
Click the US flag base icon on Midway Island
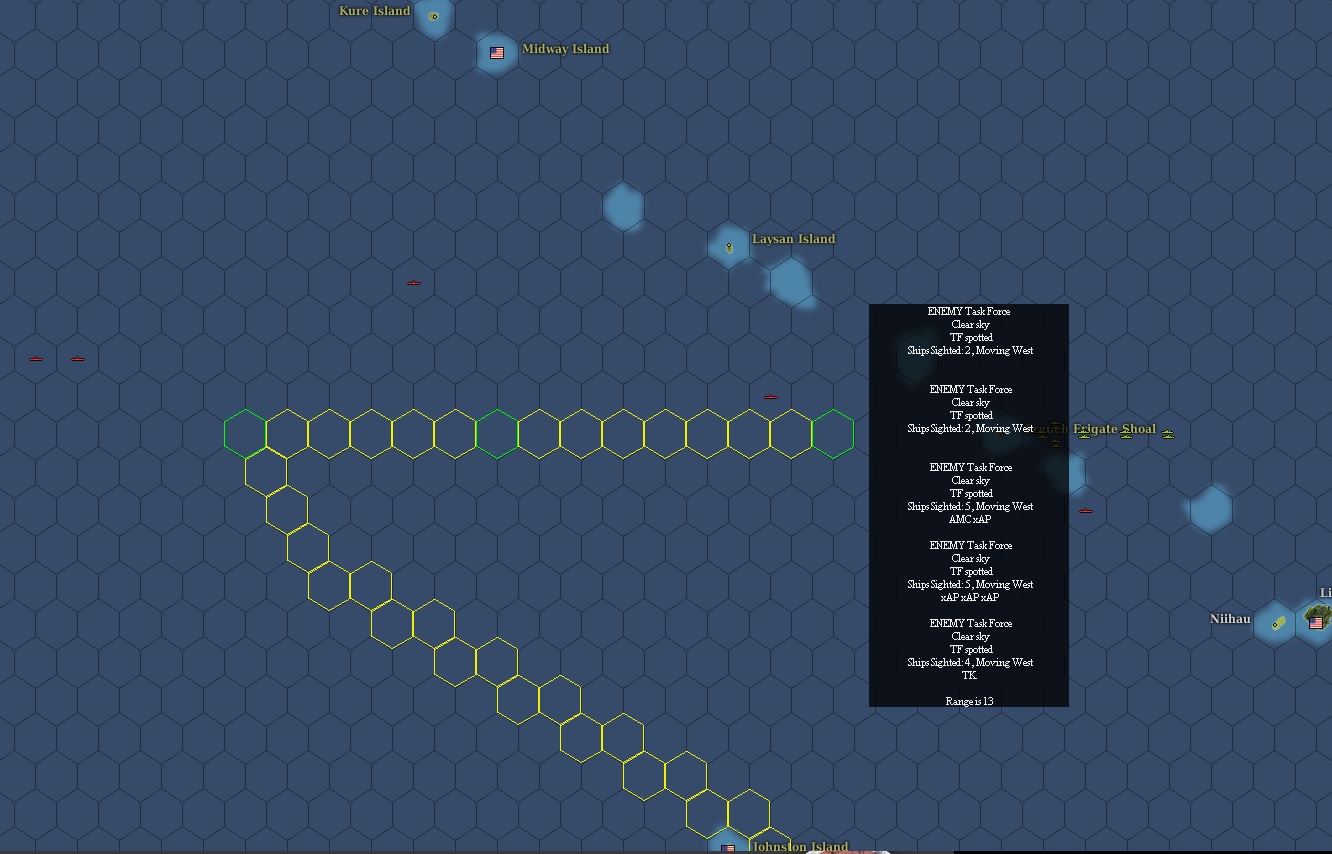coord(496,53)
